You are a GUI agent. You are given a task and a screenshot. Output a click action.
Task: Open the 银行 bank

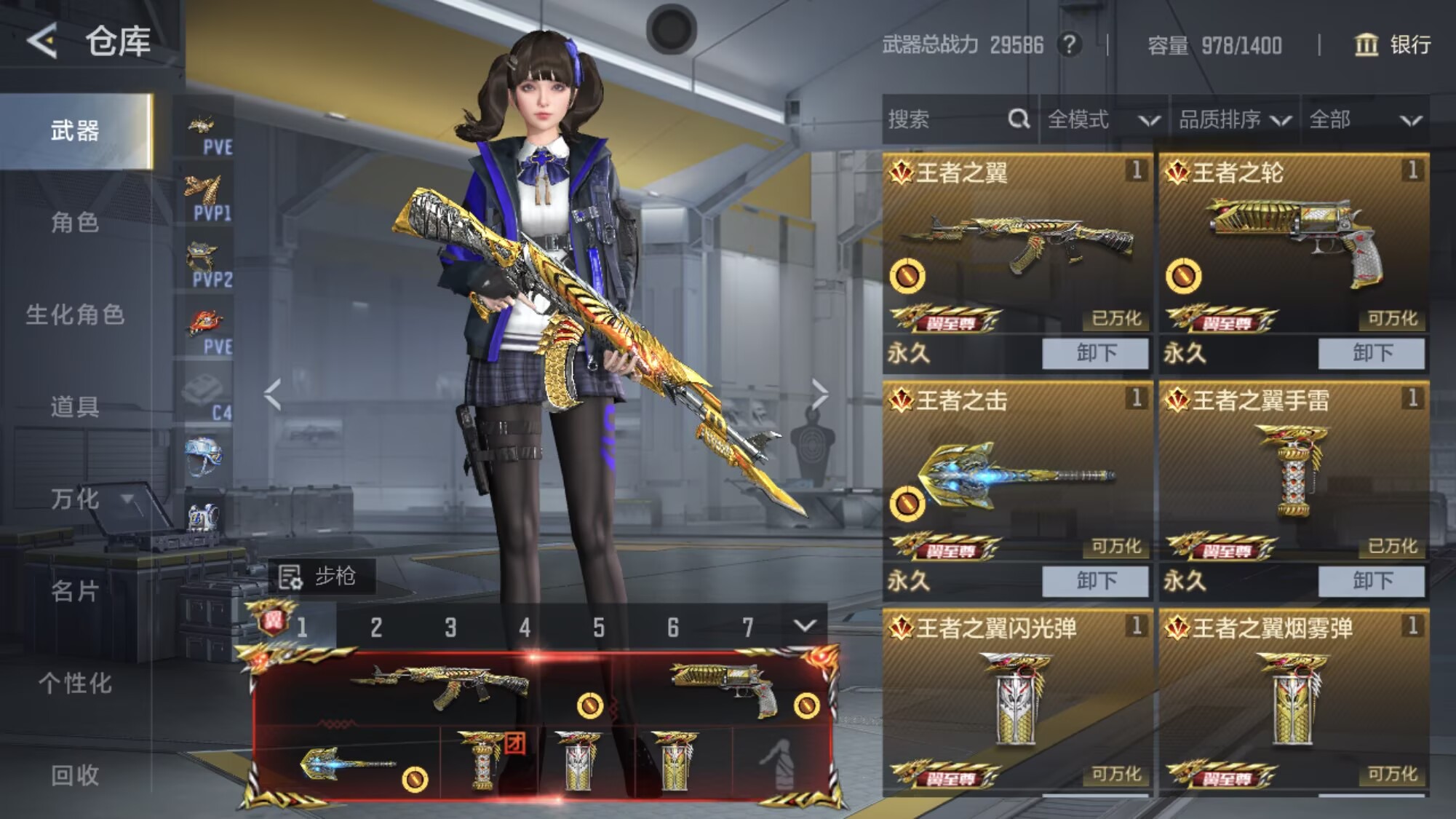1393,45
